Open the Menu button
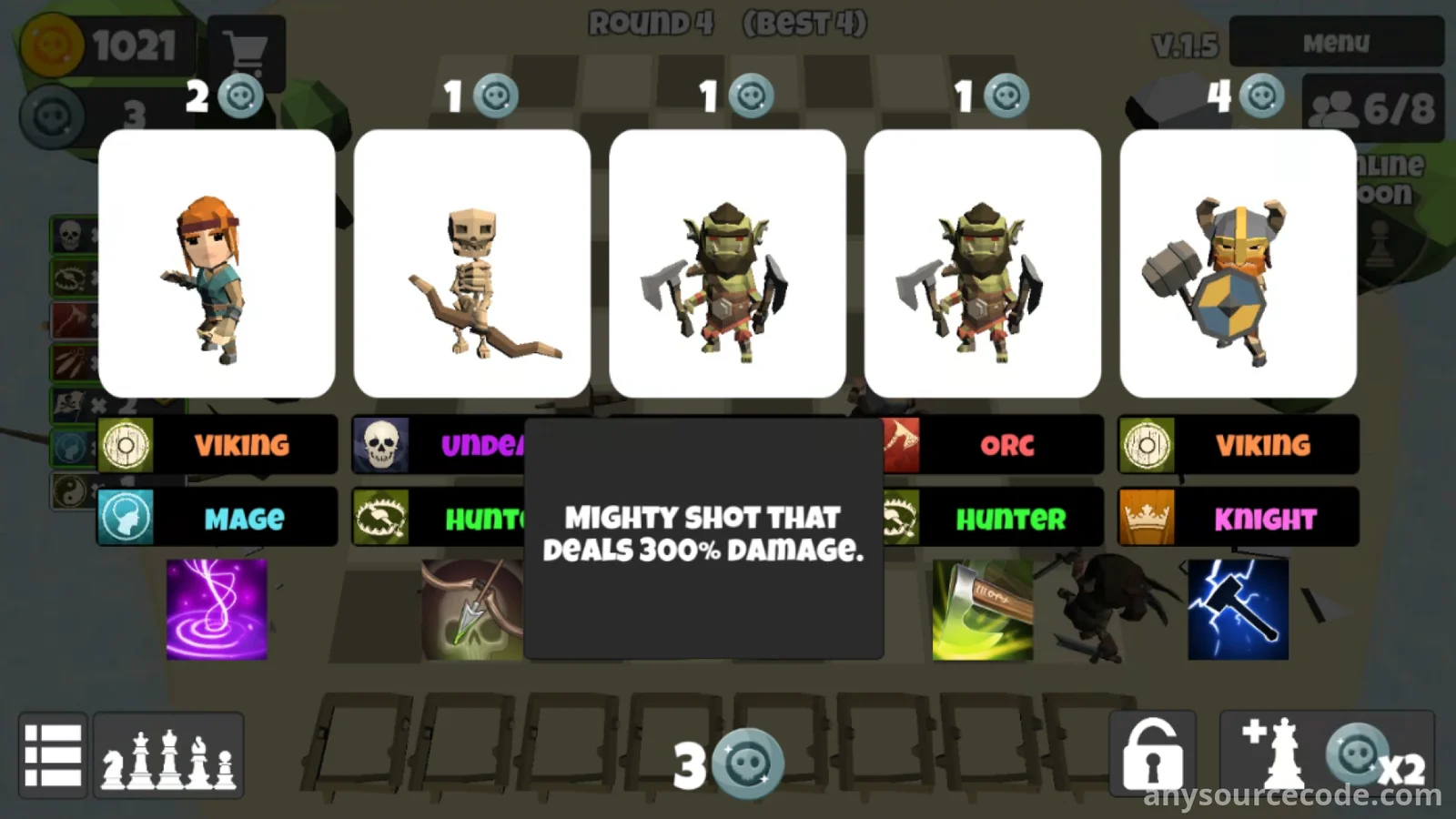The width and height of the screenshot is (1456, 819). [1335, 43]
